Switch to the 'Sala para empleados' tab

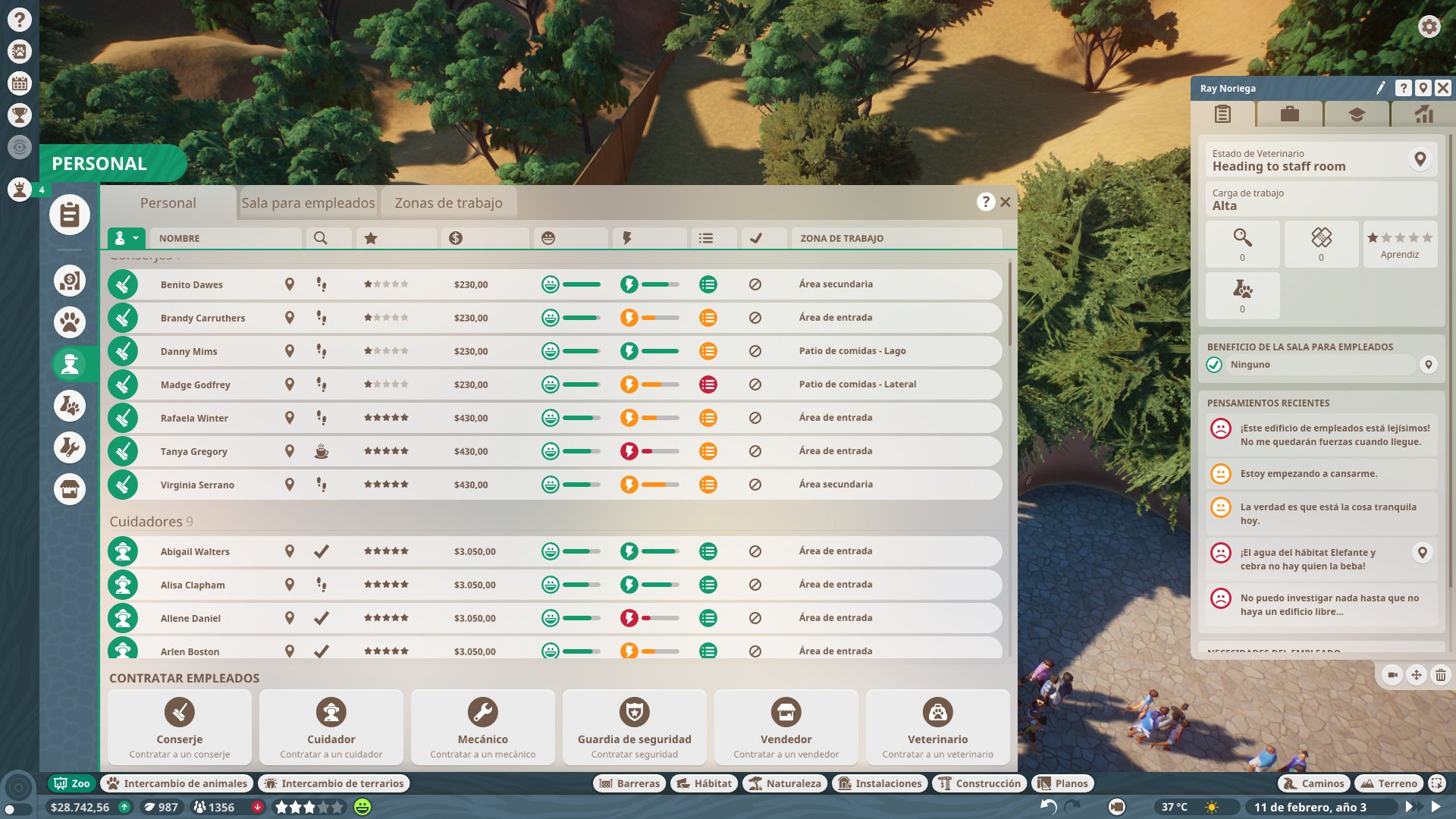pyautogui.click(x=308, y=202)
